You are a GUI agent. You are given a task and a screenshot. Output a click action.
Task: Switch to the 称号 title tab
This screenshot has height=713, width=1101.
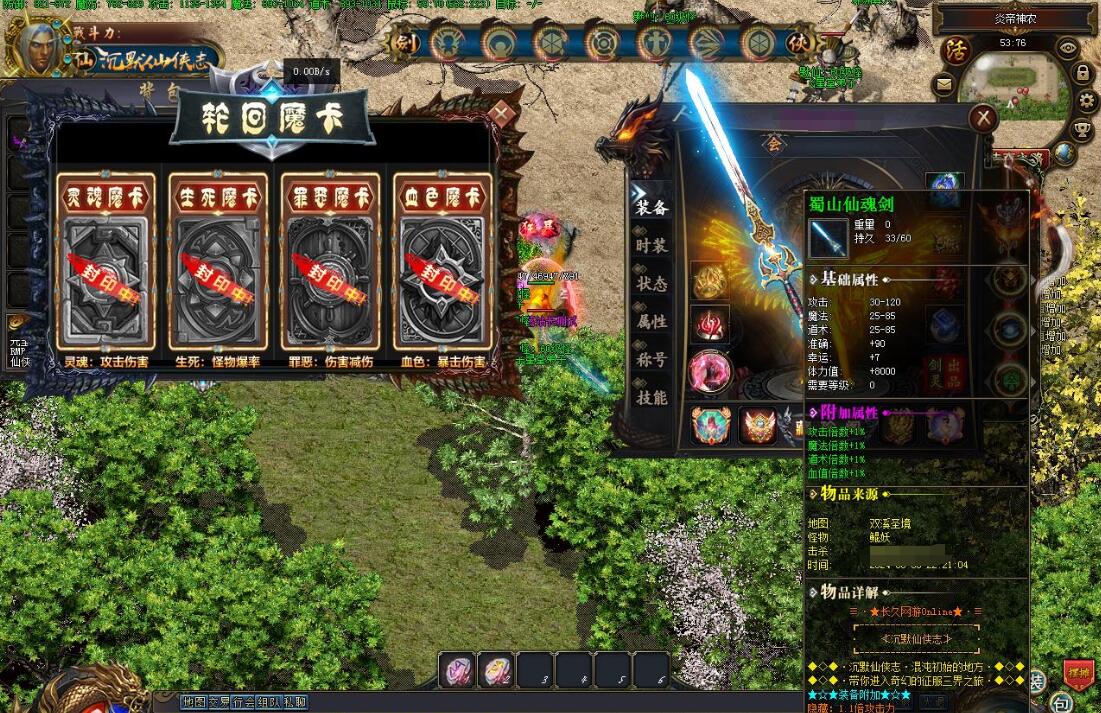[652, 360]
